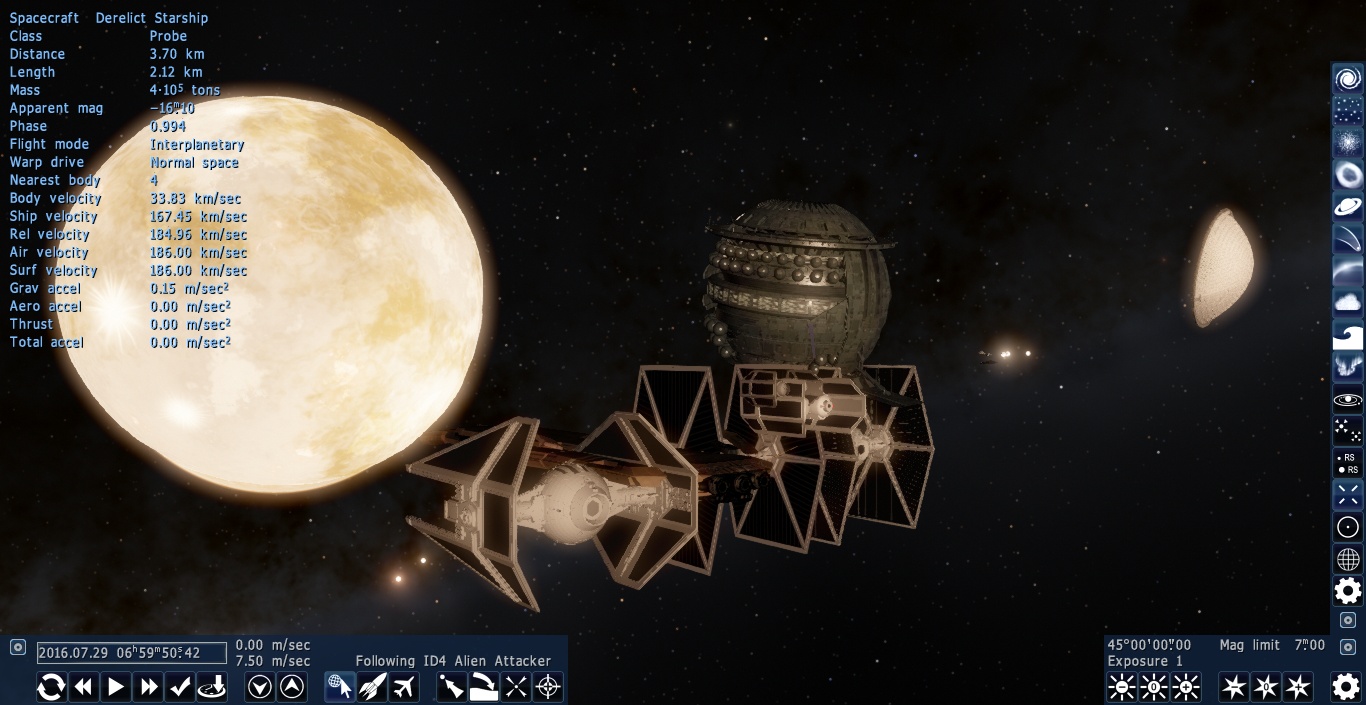The image size is (1366, 705).
Task: Toggle orbits with the orbit ellipse icon
Action: [x=1348, y=400]
